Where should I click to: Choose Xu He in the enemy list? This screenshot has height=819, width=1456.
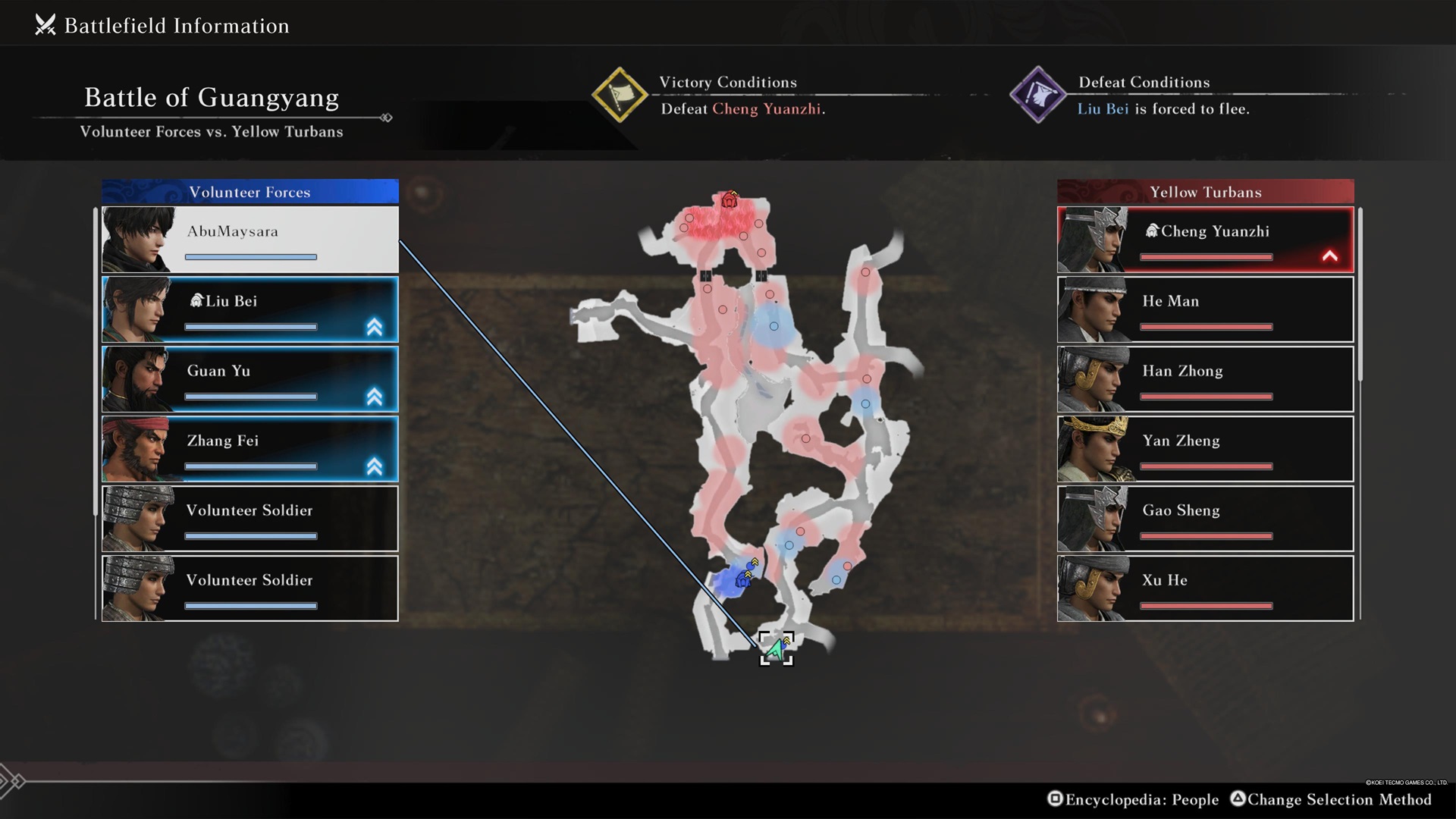[1205, 588]
